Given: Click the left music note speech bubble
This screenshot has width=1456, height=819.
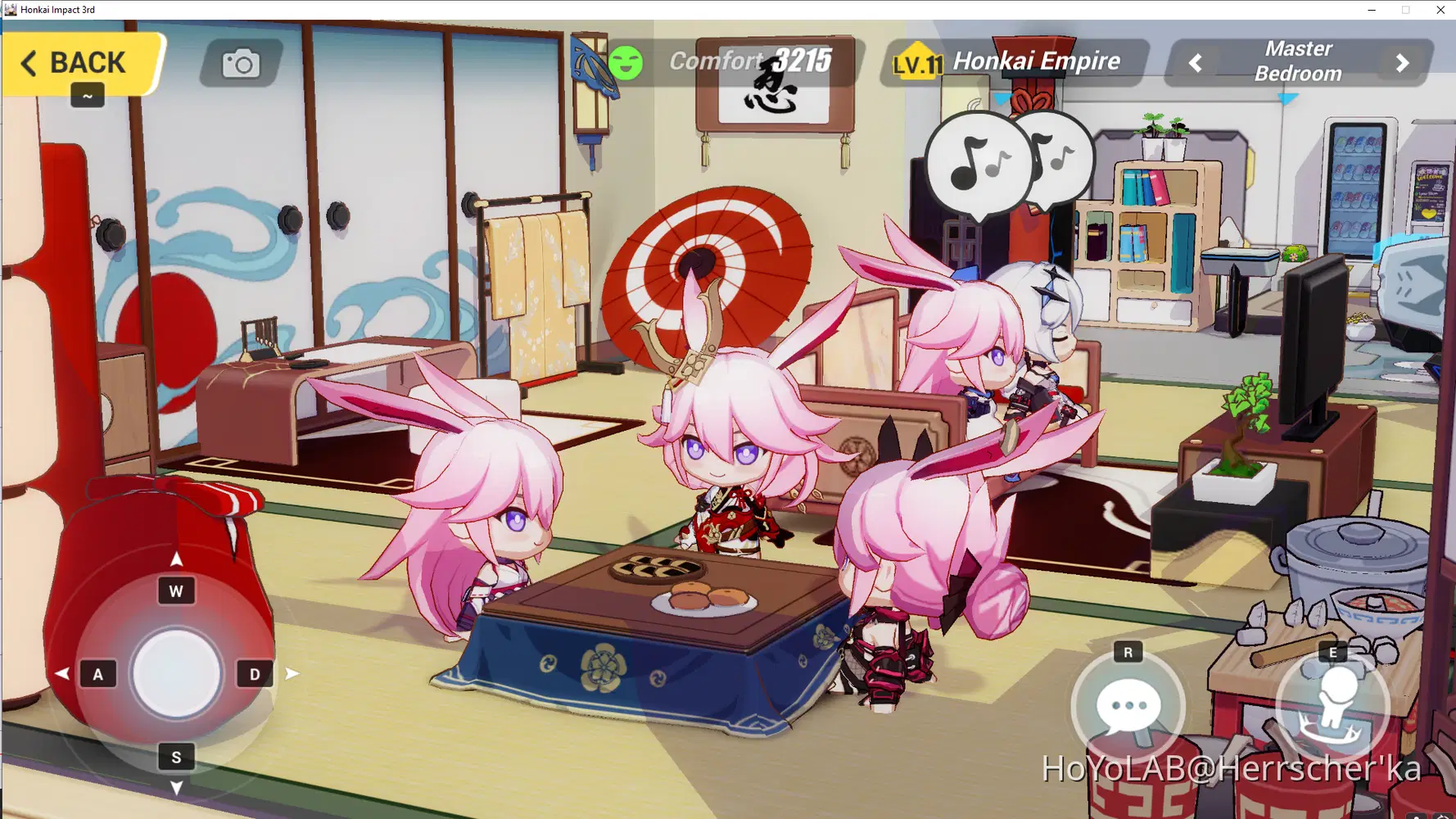Looking at the screenshot, I should click(974, 164).
